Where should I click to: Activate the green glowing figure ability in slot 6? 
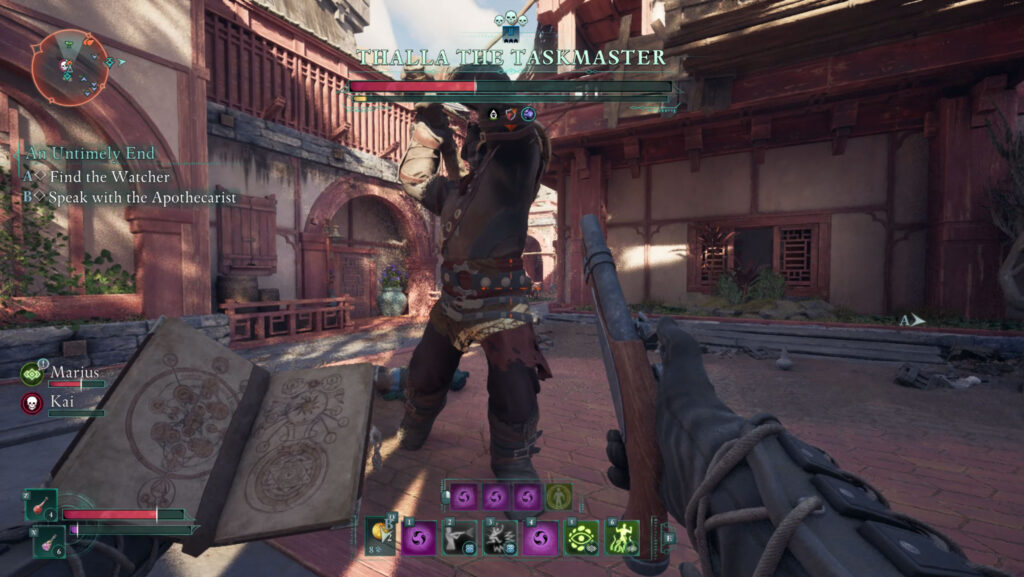click(622, 538)
